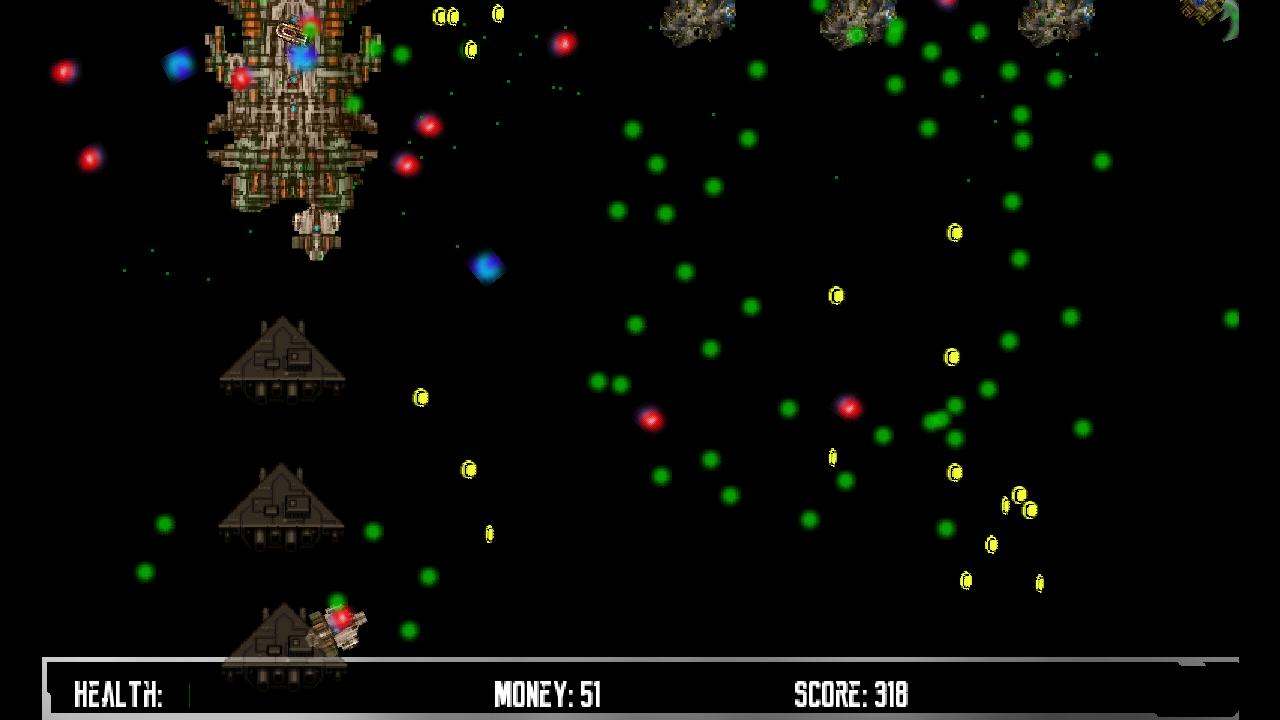1280x720 pixels.
Task: Click the red orb in the far top-left
Action: coord(63,72)
